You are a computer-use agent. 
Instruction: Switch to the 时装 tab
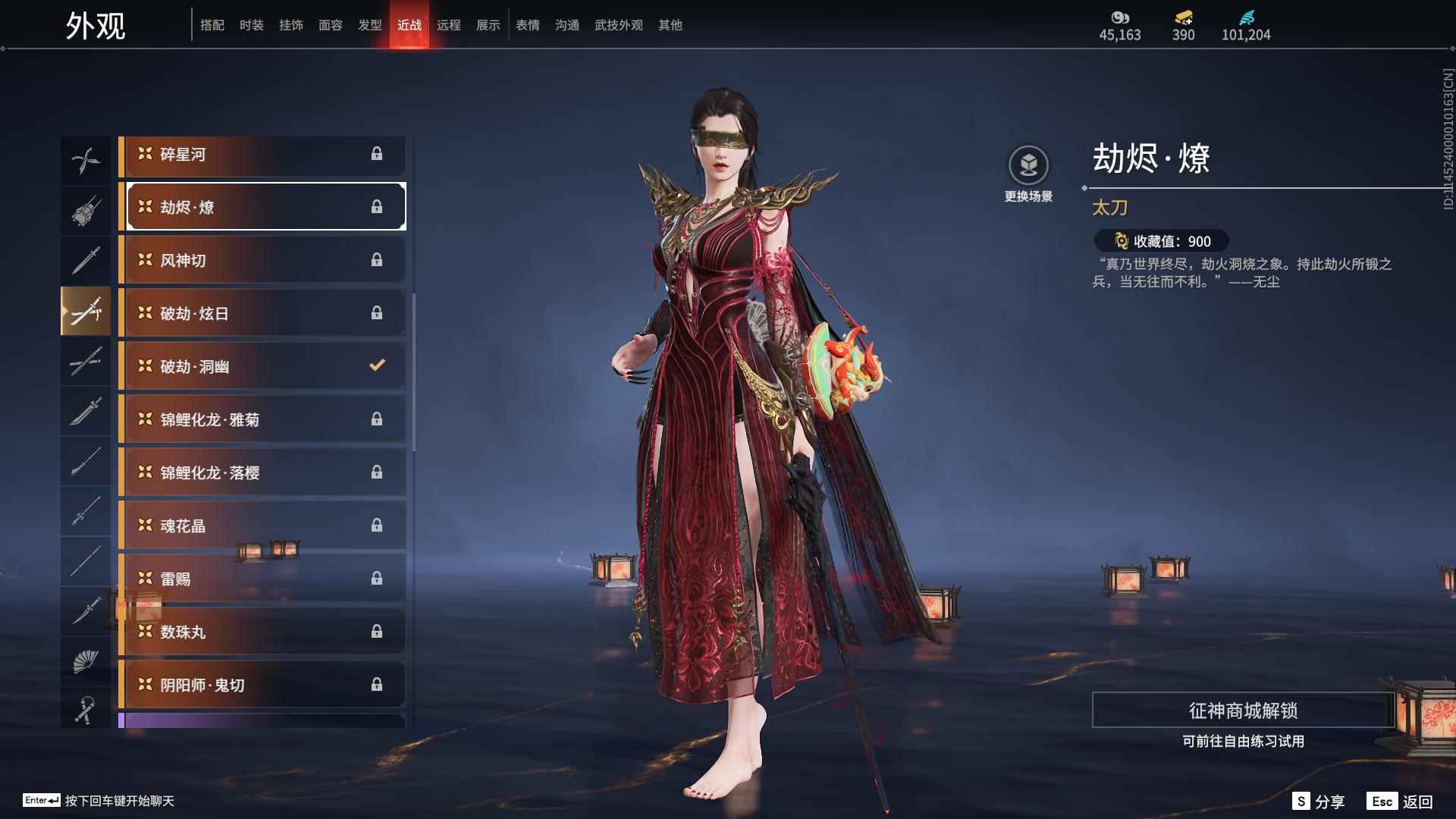(252, 25)
